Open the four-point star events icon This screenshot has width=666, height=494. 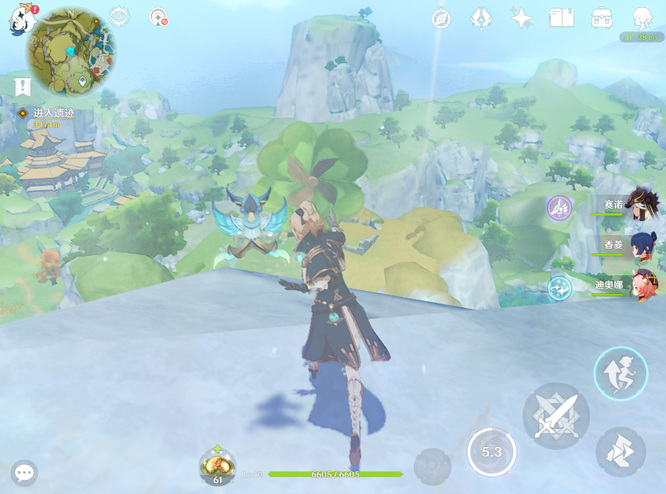pos(521,18)
